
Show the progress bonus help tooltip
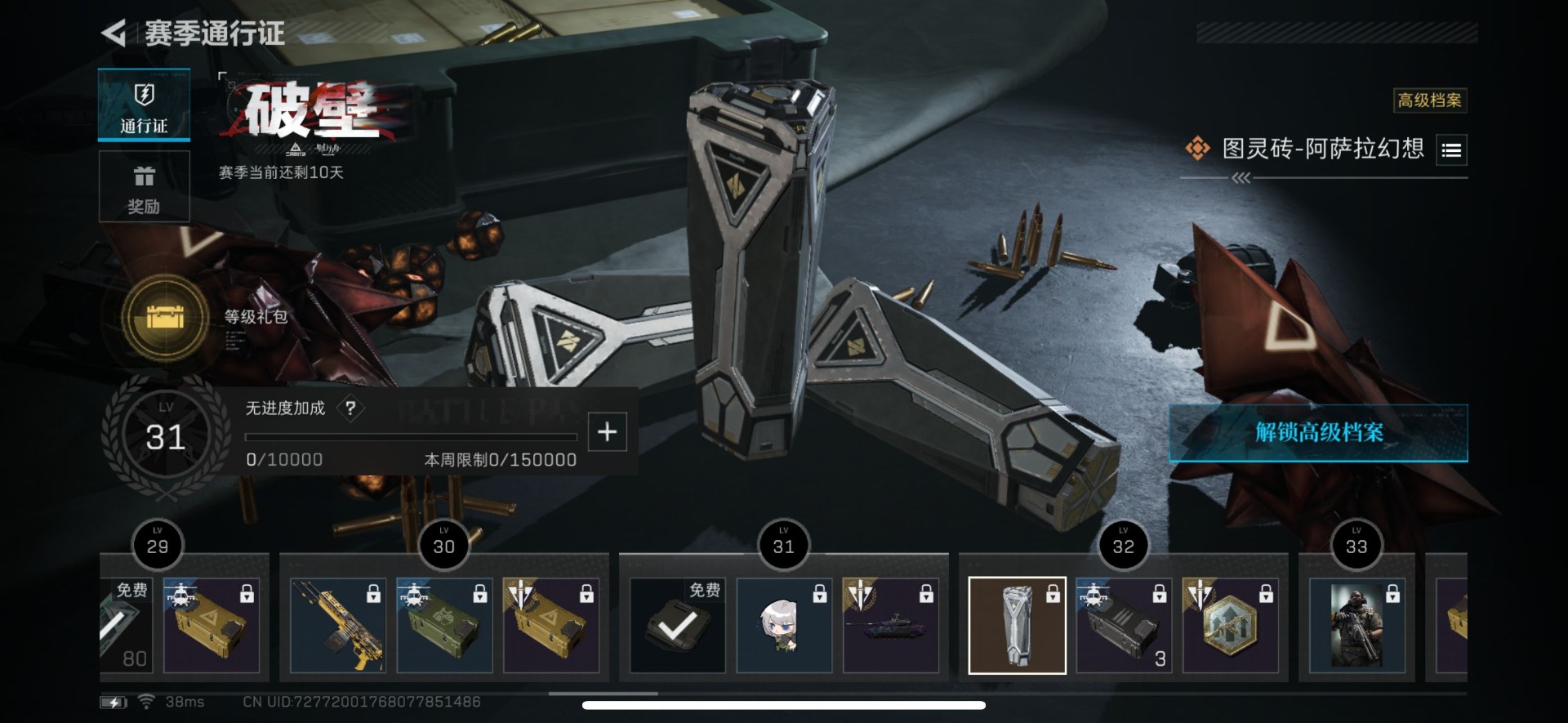click(x=350, y=408)
